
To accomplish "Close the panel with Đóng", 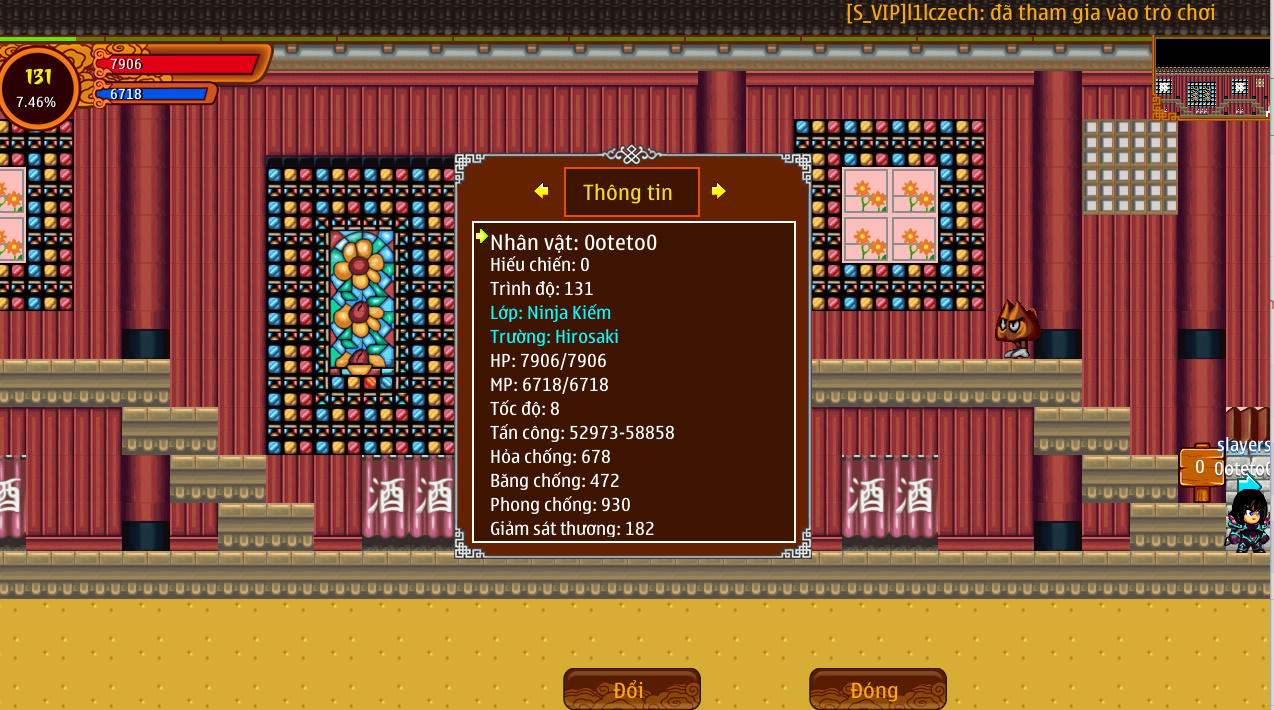I will [x=877, y=689].
